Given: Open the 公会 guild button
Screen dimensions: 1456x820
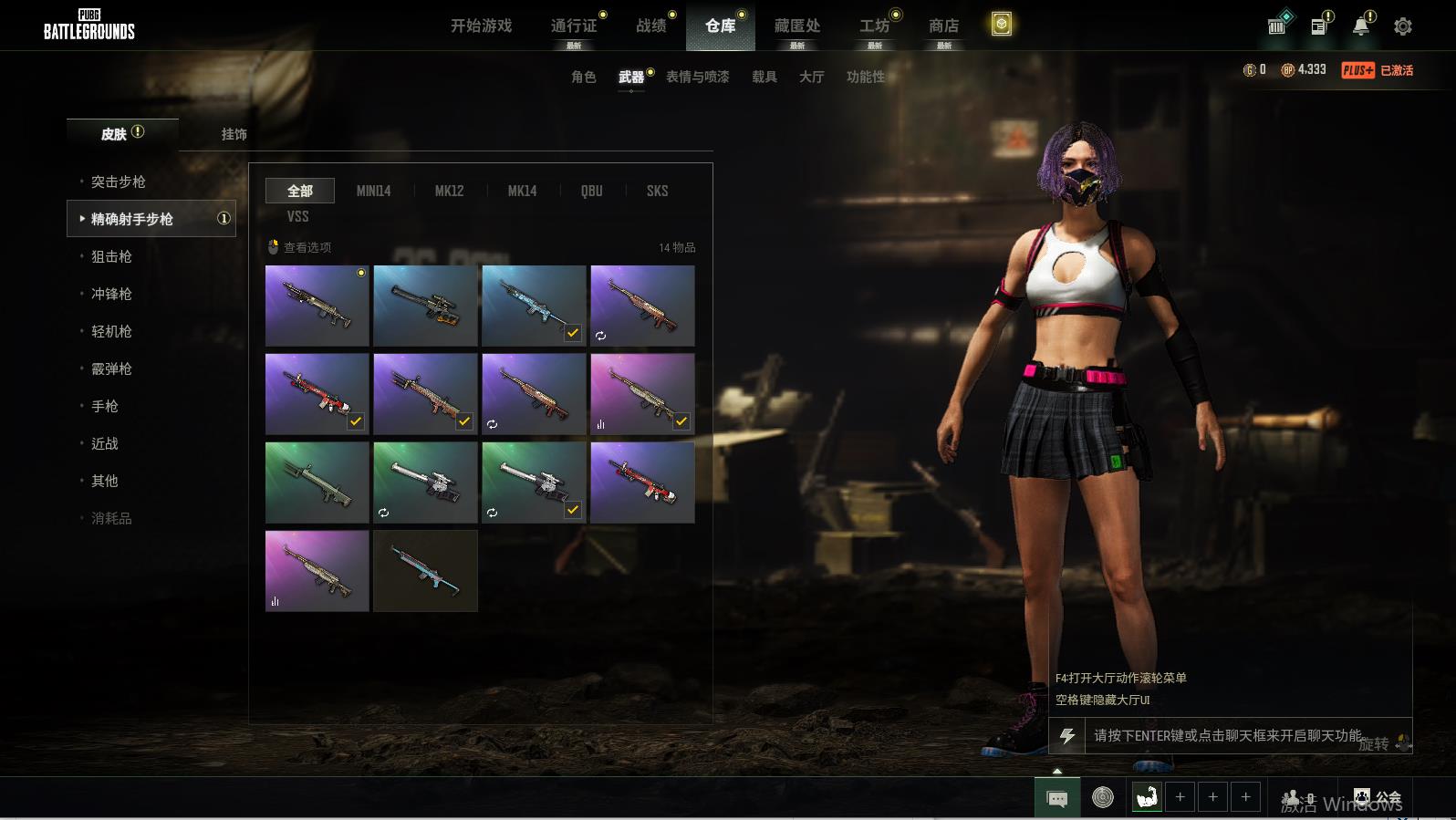Looking at the screenshot, I should point(1378,798).
